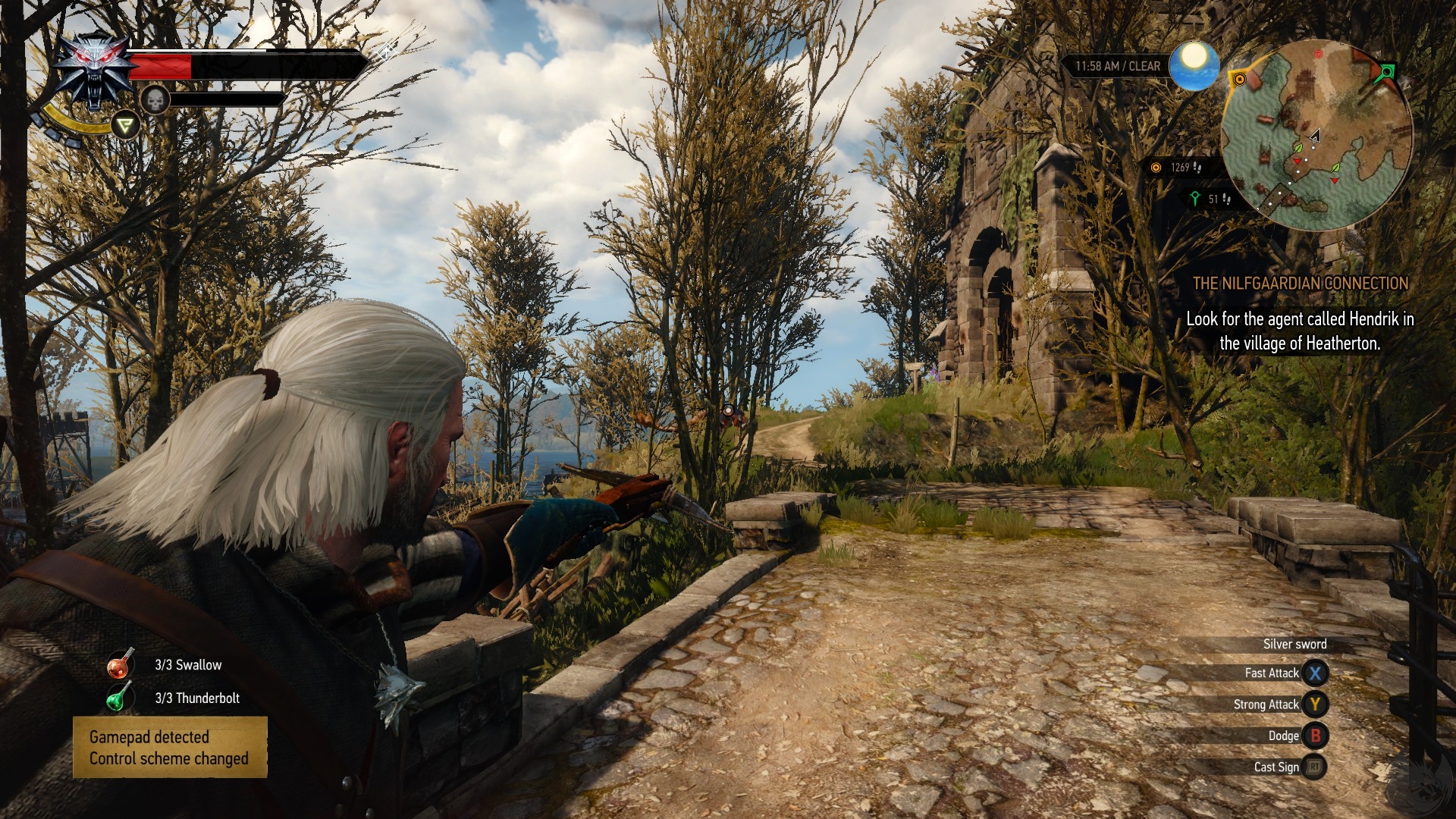This screenshot has height=819, width=1456.
Task: Dismiss the Gamepad detected notification
Action: pos(170,747)
